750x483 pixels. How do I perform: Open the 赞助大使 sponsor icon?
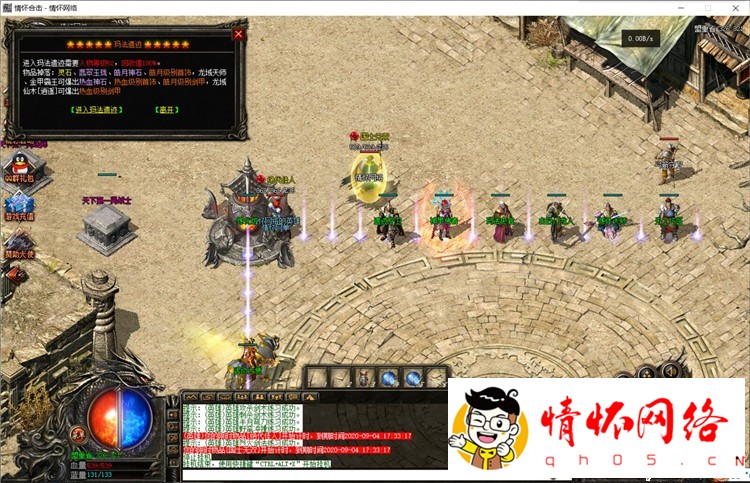(x=17, y=241)
